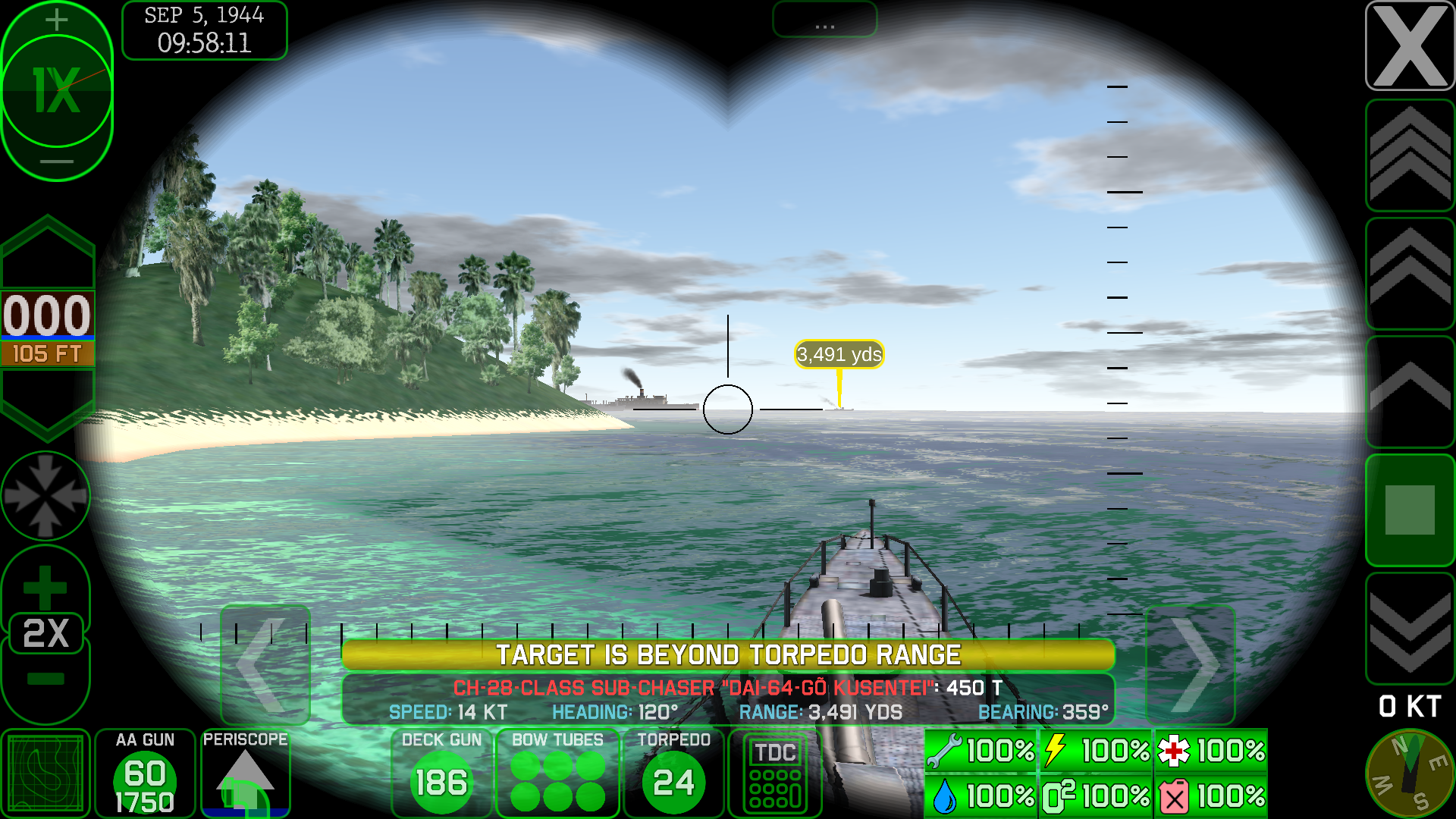Select the AA Gun station

[x=144, y=773]
